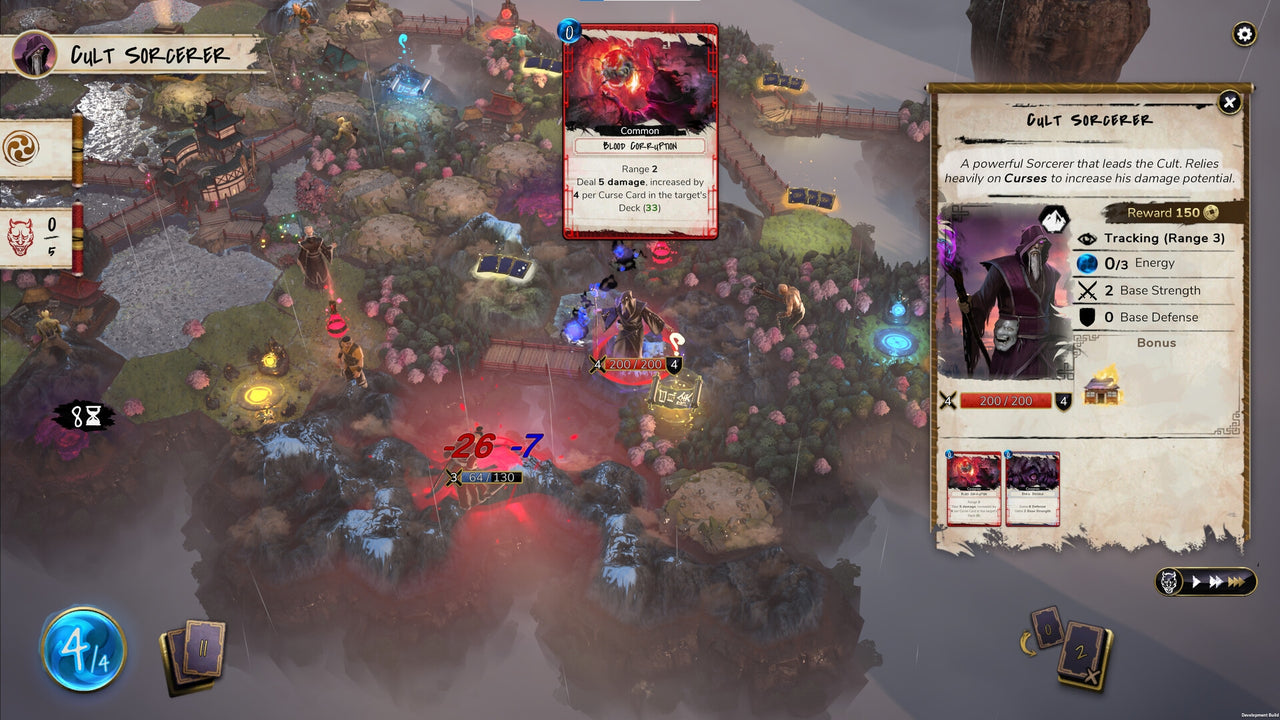
Task: Close the Cult Sorcerer info panel
Action: click(x=1229, y=102)
